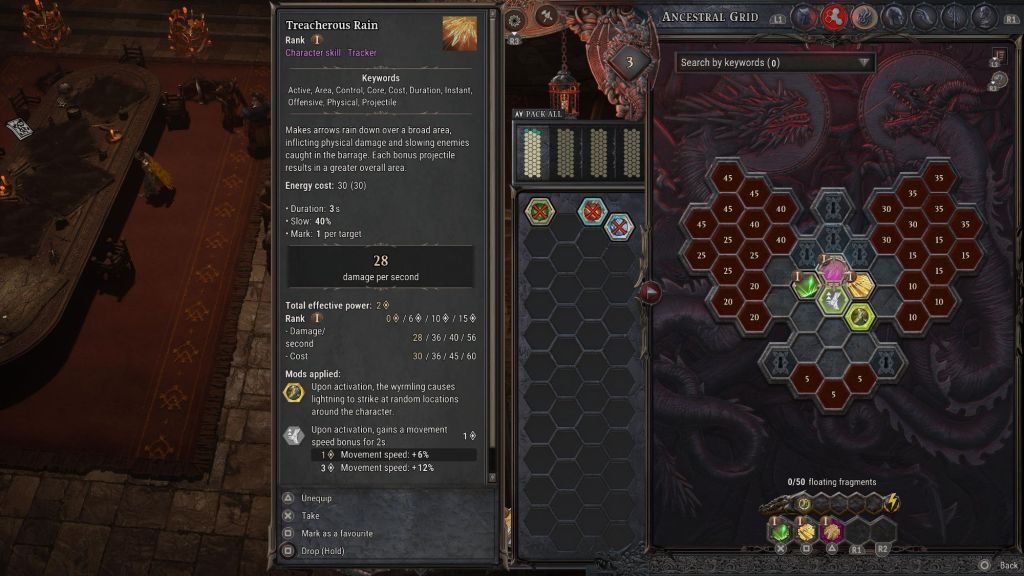Open the Search by keywords dropdown

775,63
